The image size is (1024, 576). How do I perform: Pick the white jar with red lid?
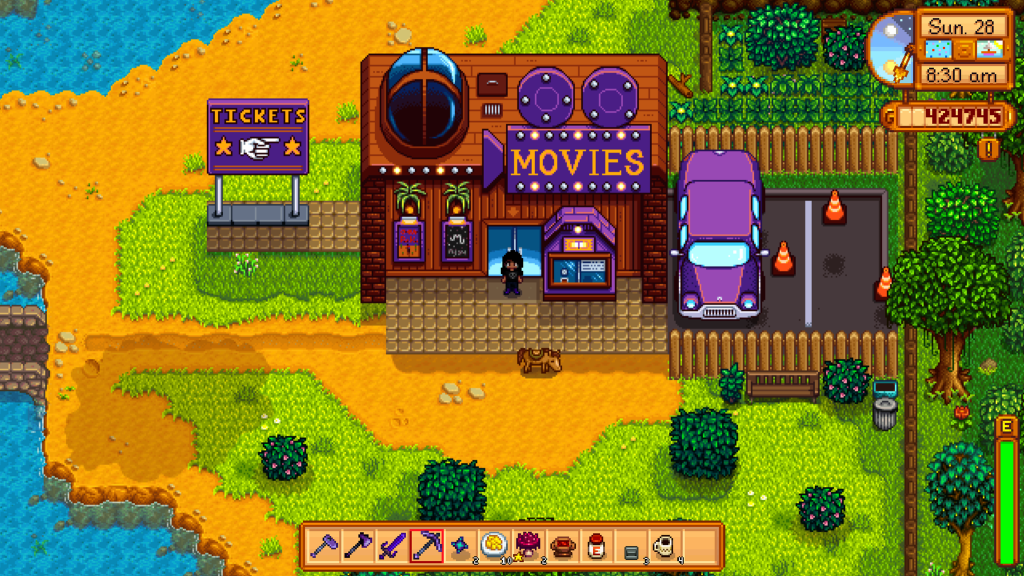pos(596,546)
